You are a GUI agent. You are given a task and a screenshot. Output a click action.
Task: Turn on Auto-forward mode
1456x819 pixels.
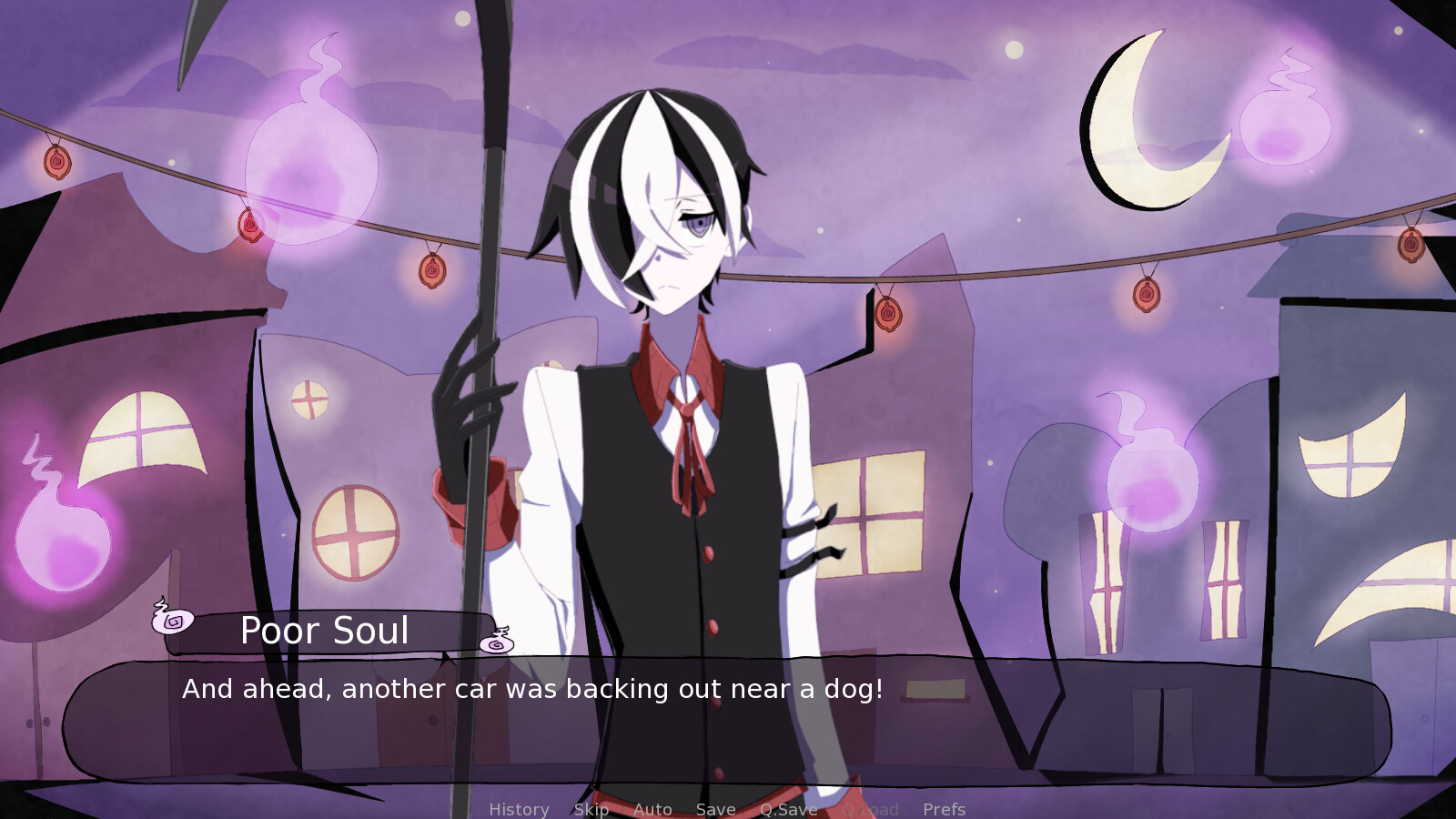click(653, 809)
